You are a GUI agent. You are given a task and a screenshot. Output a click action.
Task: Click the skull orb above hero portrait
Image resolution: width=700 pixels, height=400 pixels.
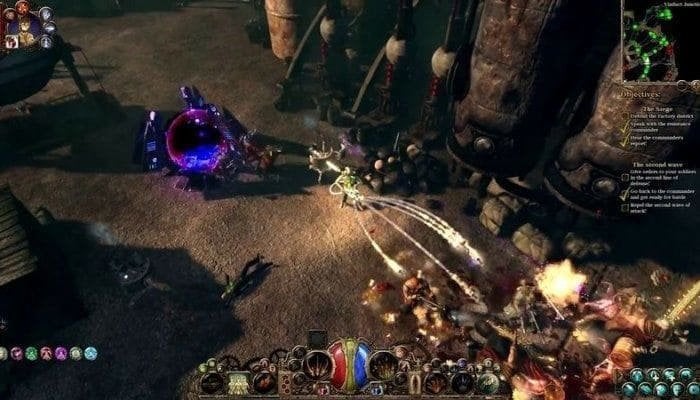pyautogui.click(x=23, y=6)
